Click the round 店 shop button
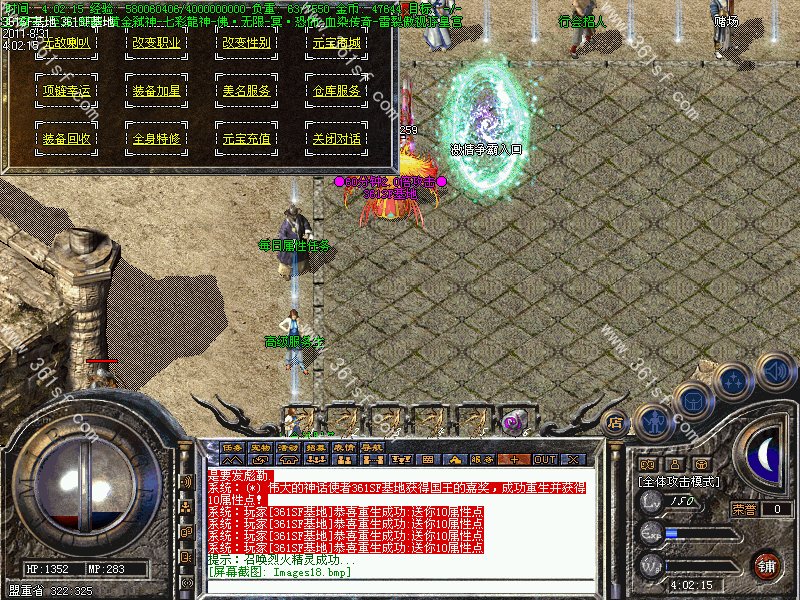This screenshot has height=600, width=800. [x=616, y=422]
